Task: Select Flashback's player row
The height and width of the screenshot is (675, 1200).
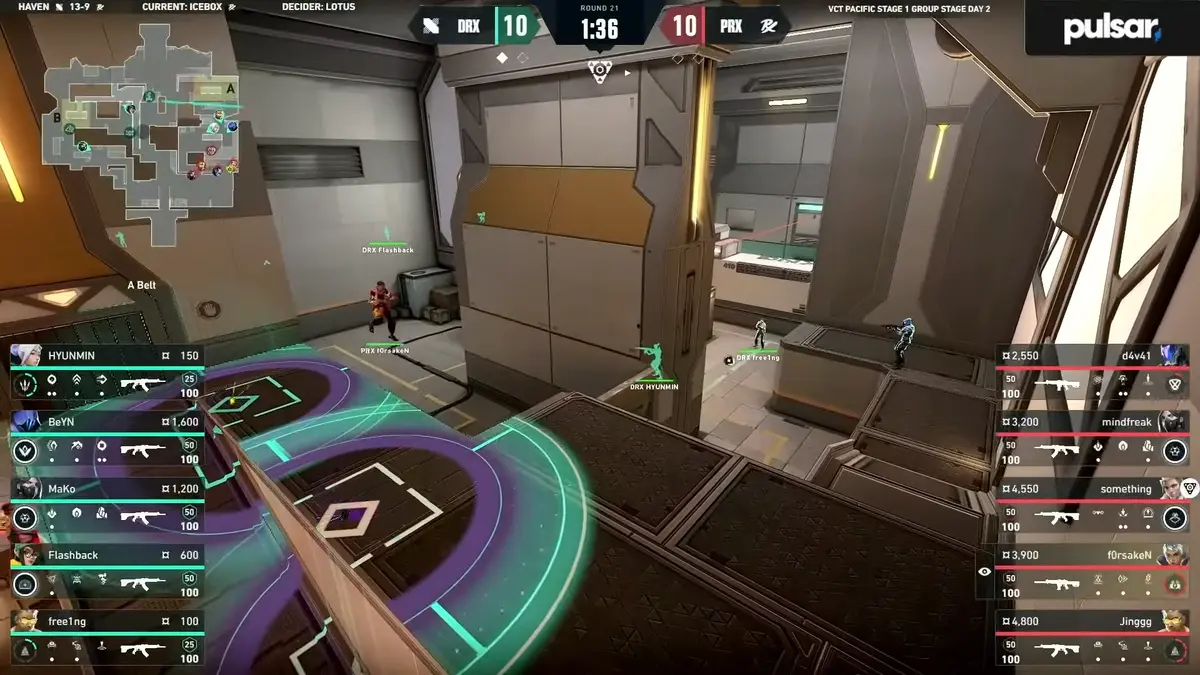Action: tap(105, 571)
